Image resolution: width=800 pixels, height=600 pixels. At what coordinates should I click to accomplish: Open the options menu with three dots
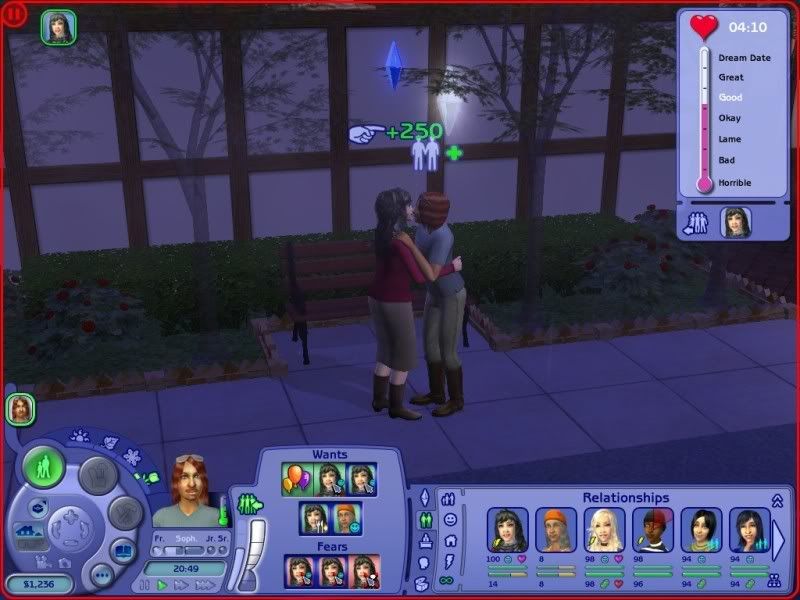[x=100, y=575]
